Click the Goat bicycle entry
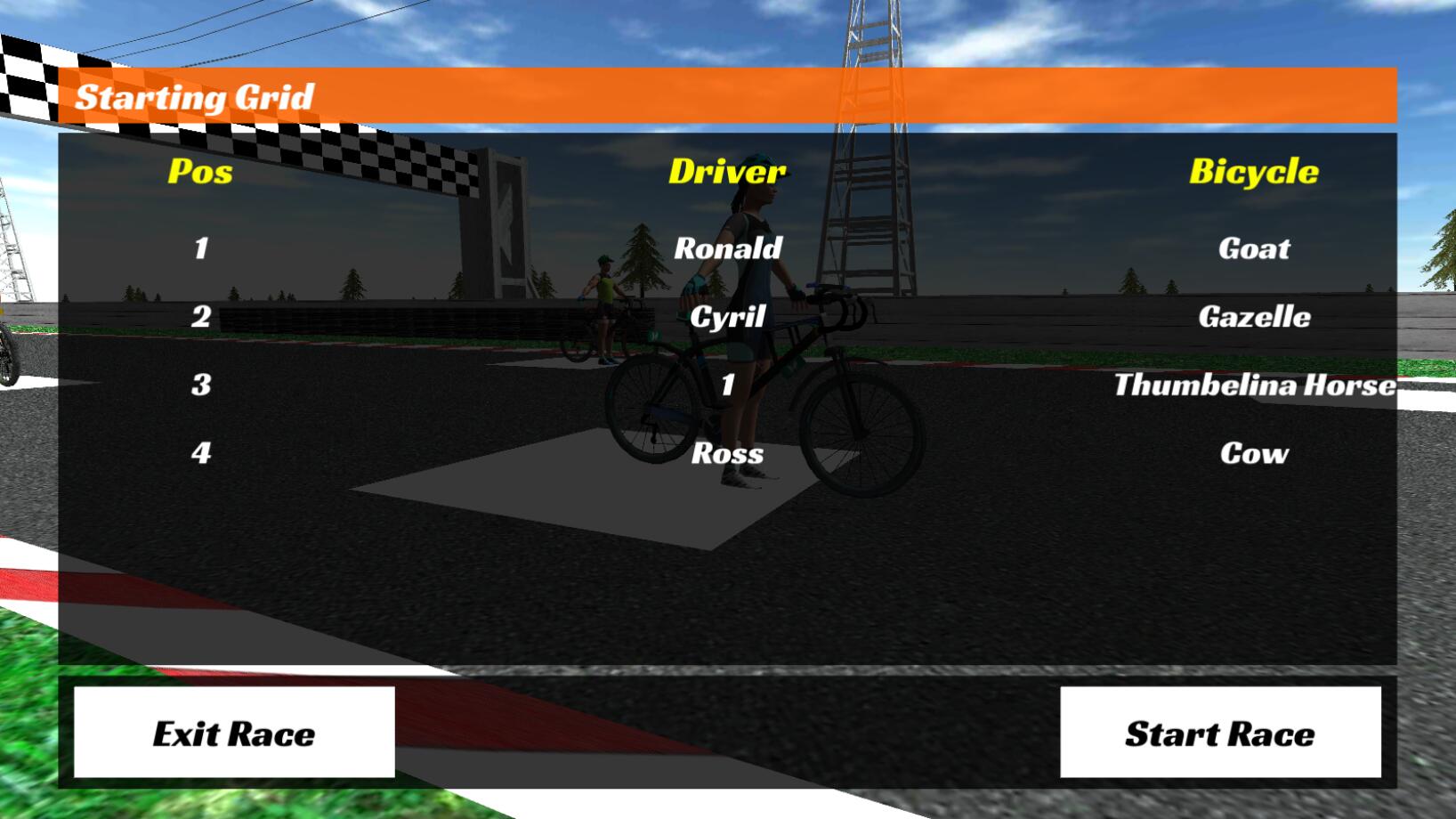 point(1254,248)
